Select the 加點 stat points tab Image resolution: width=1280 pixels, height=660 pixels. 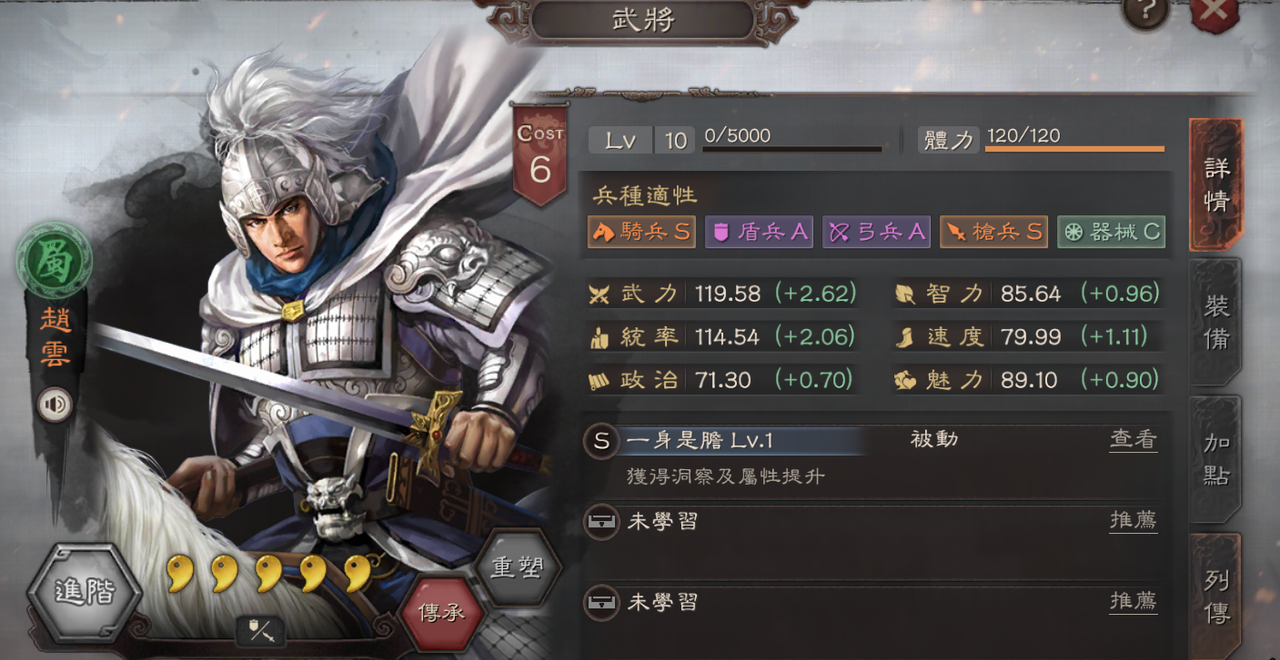(1216, 459)
